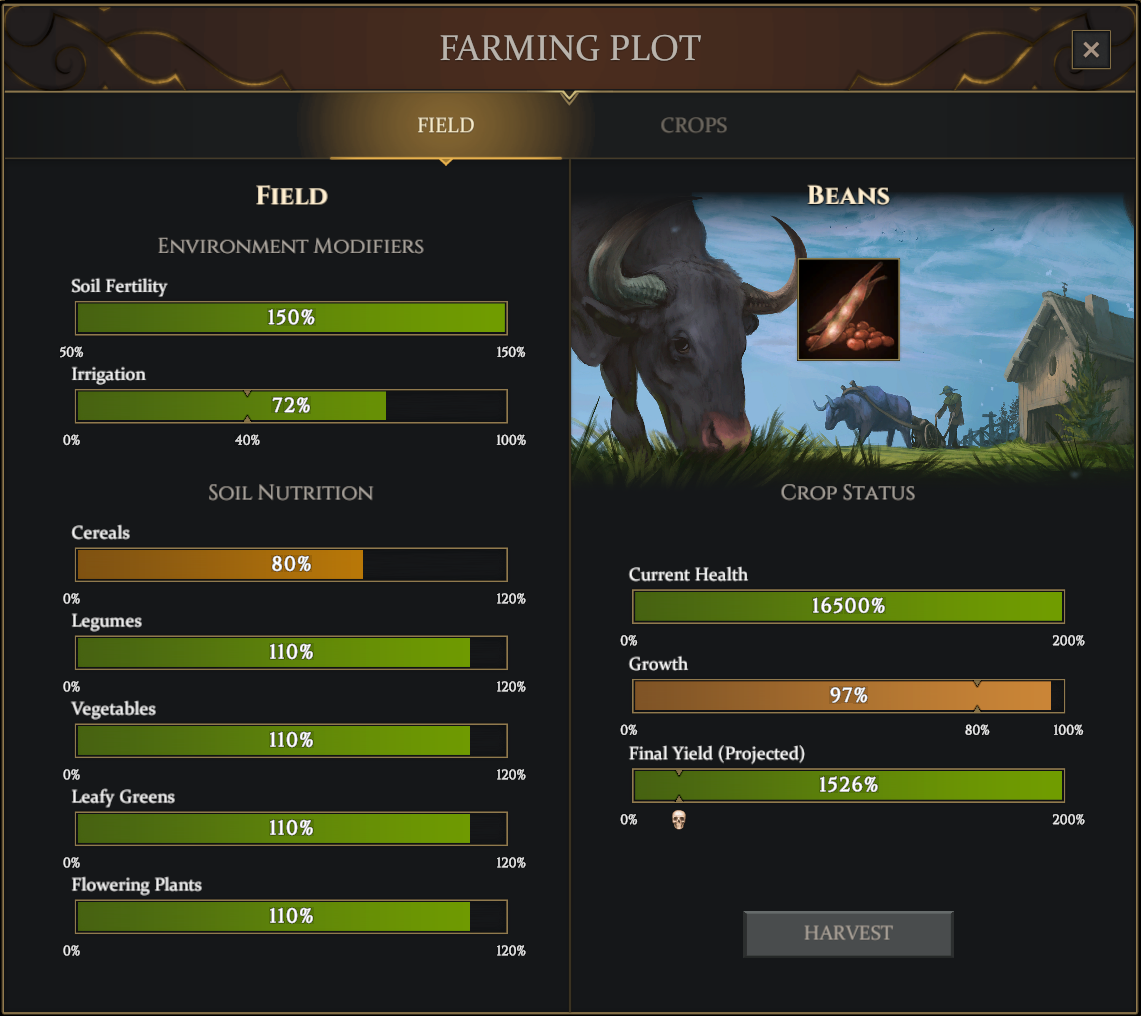Select the Field tab
Screen dimensions: 1141x1016
point(446,126)
